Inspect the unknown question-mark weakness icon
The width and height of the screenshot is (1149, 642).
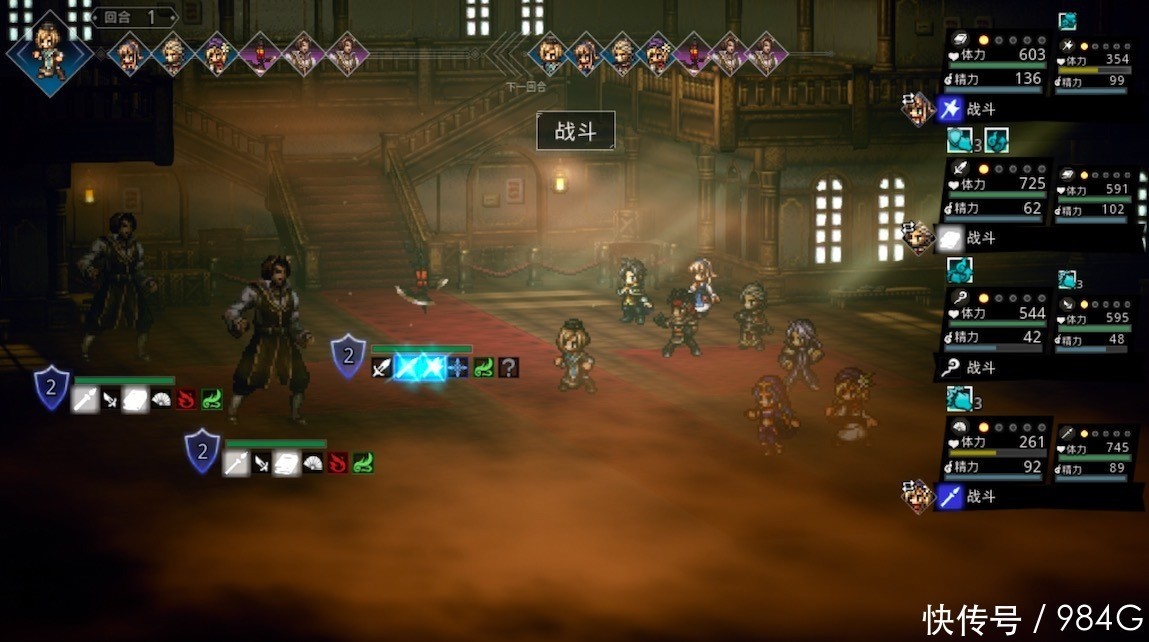point(509,368)
